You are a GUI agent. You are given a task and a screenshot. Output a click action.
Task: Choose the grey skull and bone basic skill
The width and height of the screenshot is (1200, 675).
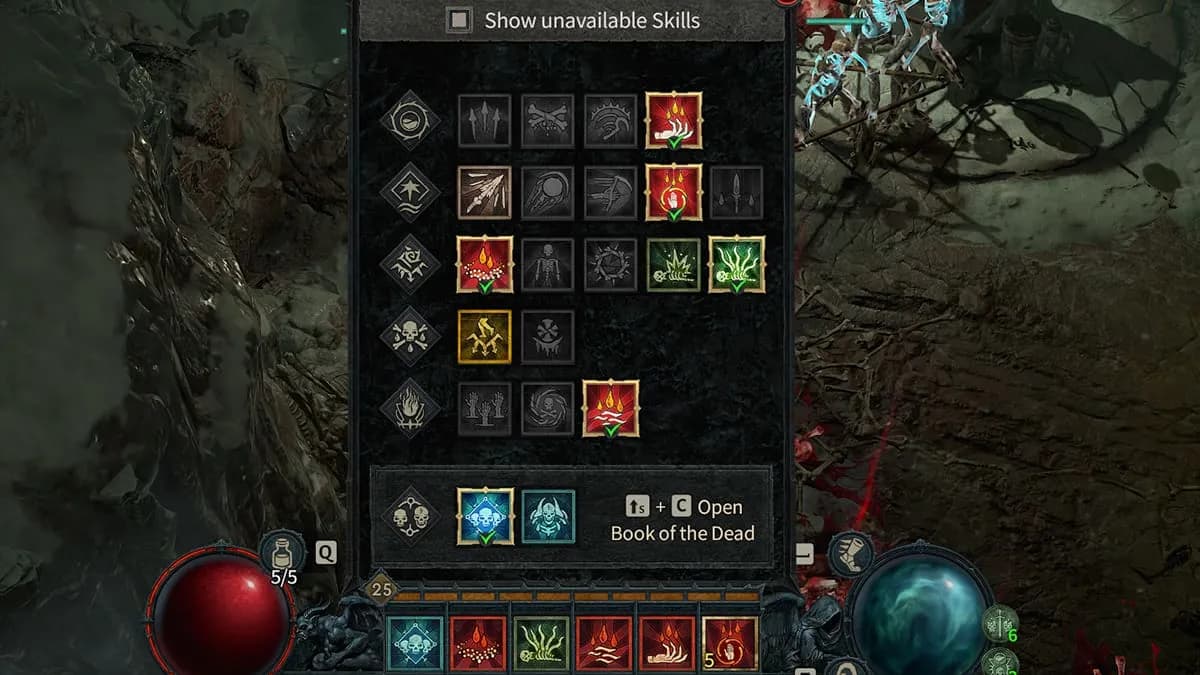tap(548, 121)
